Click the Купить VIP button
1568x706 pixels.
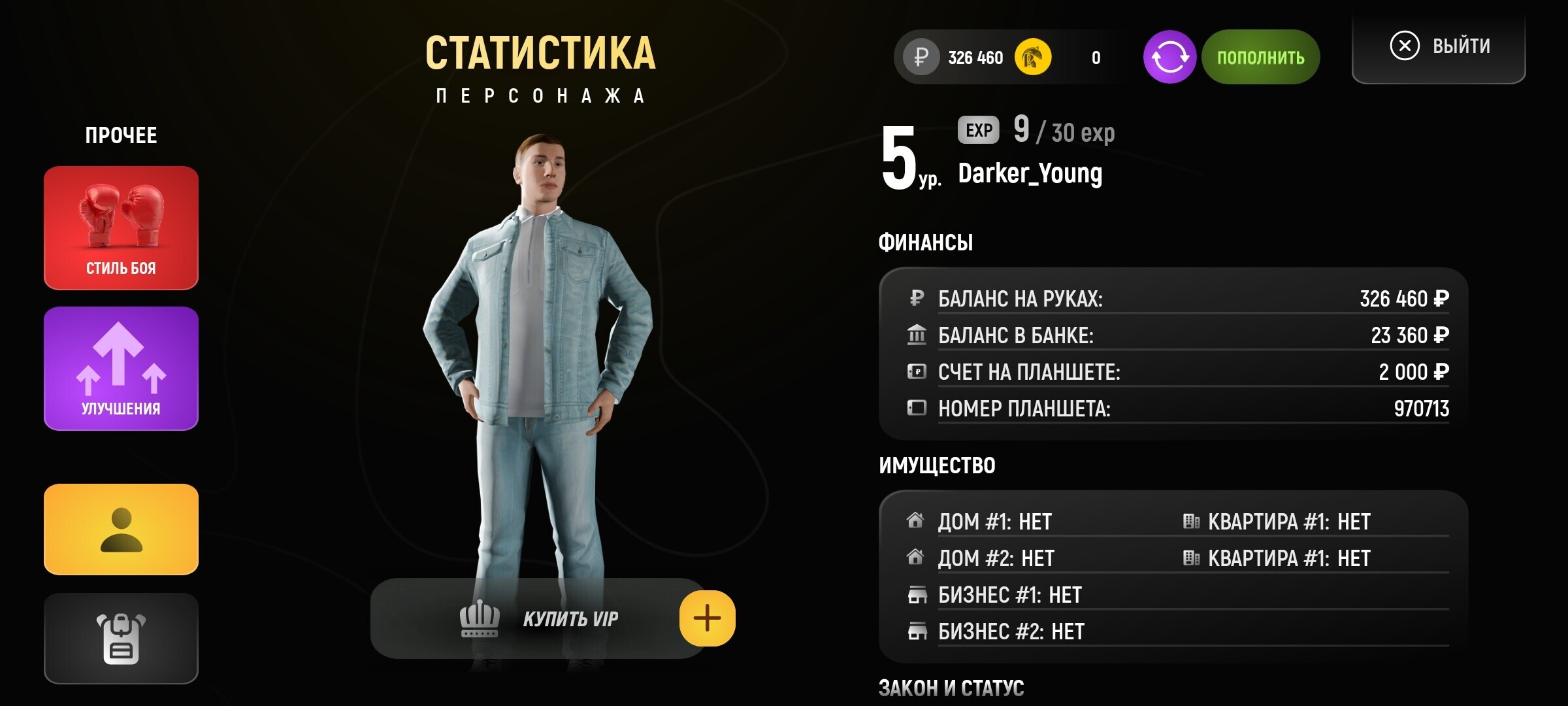pos(539,618)
